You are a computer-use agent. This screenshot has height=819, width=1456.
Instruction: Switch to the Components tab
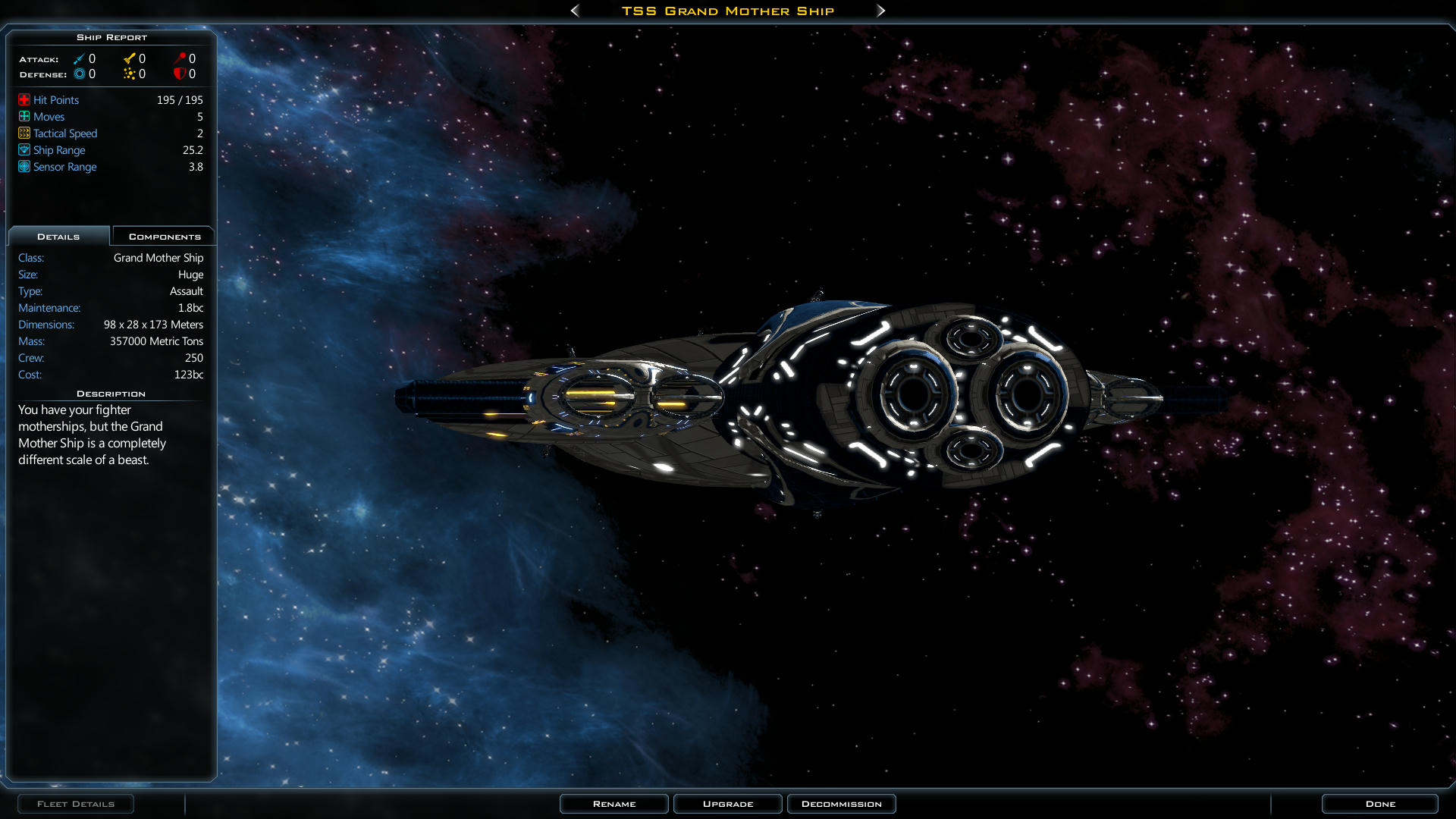coord(164,237)
